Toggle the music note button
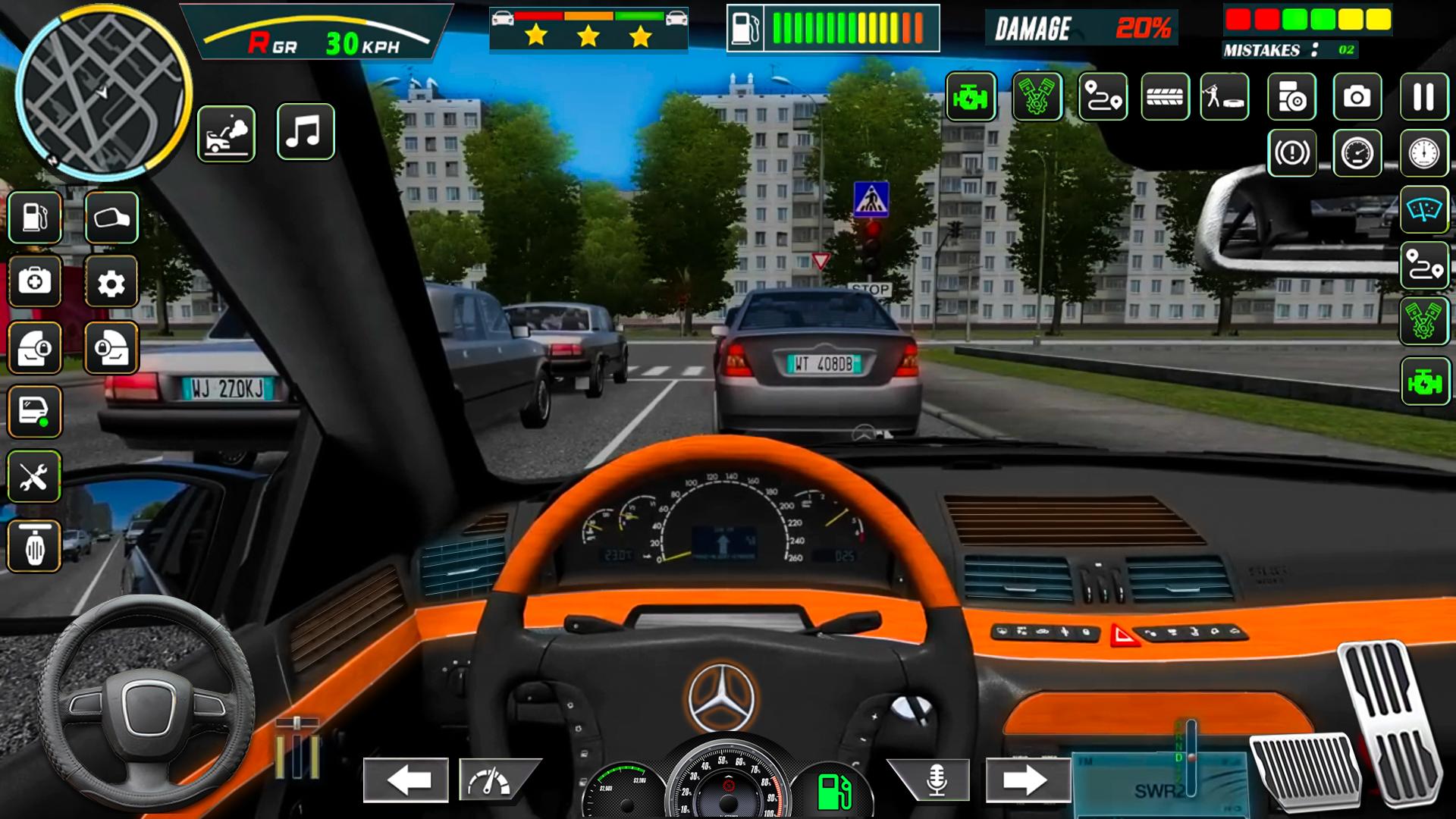Screen dimensions: 1456x819 click(x=305, y=132)
